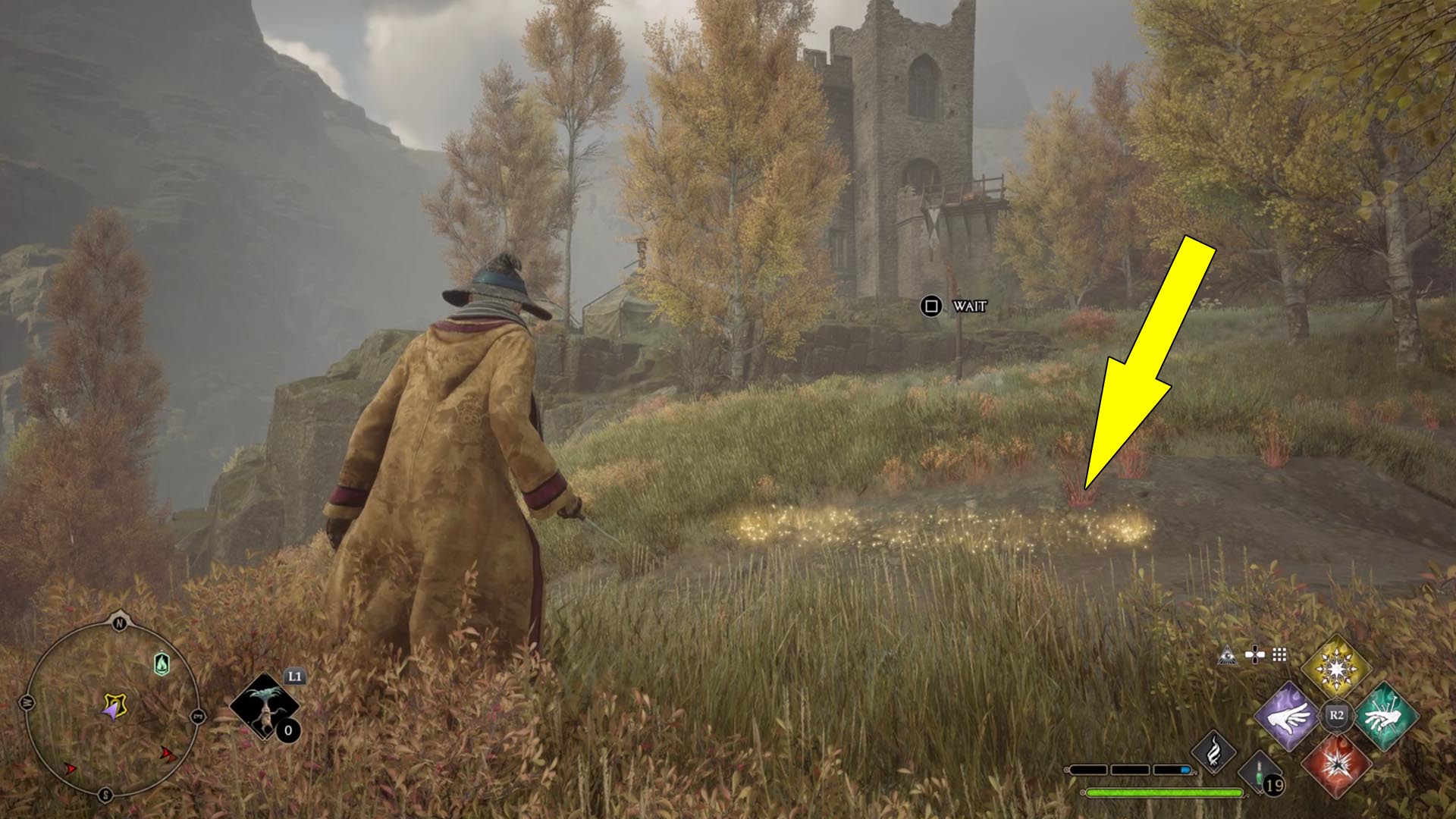Select the green Floo flame marker on minimap

click(x=162, y=664)
